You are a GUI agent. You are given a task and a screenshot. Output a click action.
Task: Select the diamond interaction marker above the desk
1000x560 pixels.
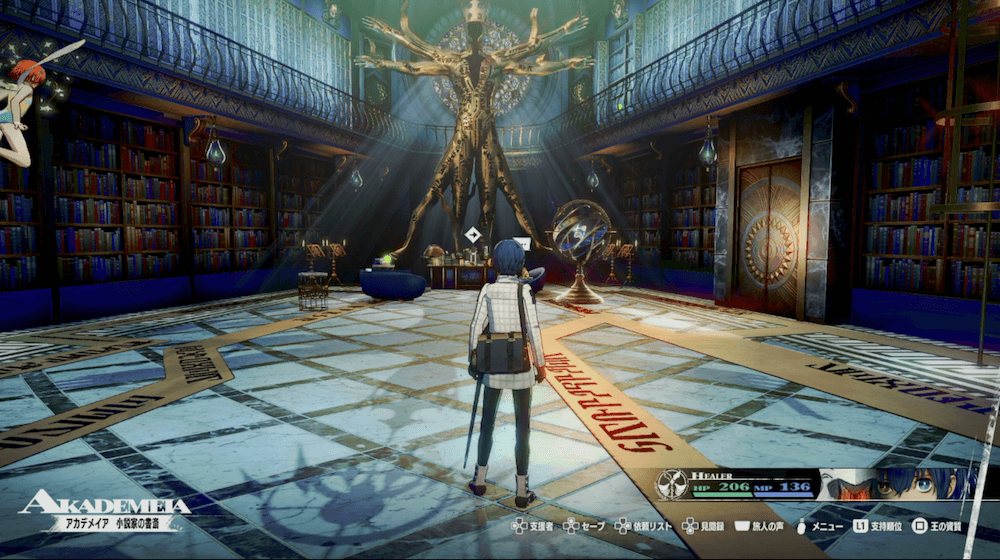[x=472, y=236]
